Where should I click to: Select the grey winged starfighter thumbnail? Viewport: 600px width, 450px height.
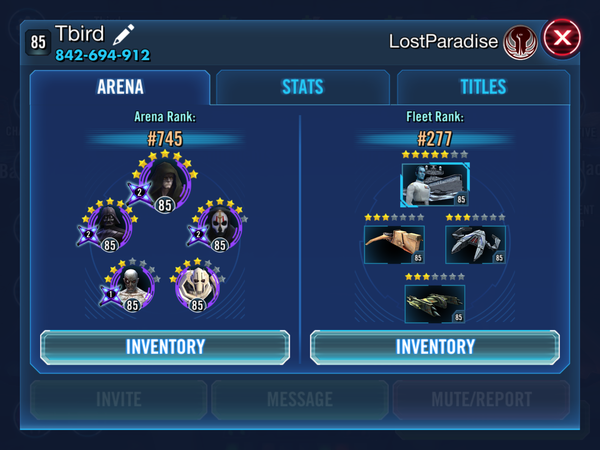click(475, 244)
